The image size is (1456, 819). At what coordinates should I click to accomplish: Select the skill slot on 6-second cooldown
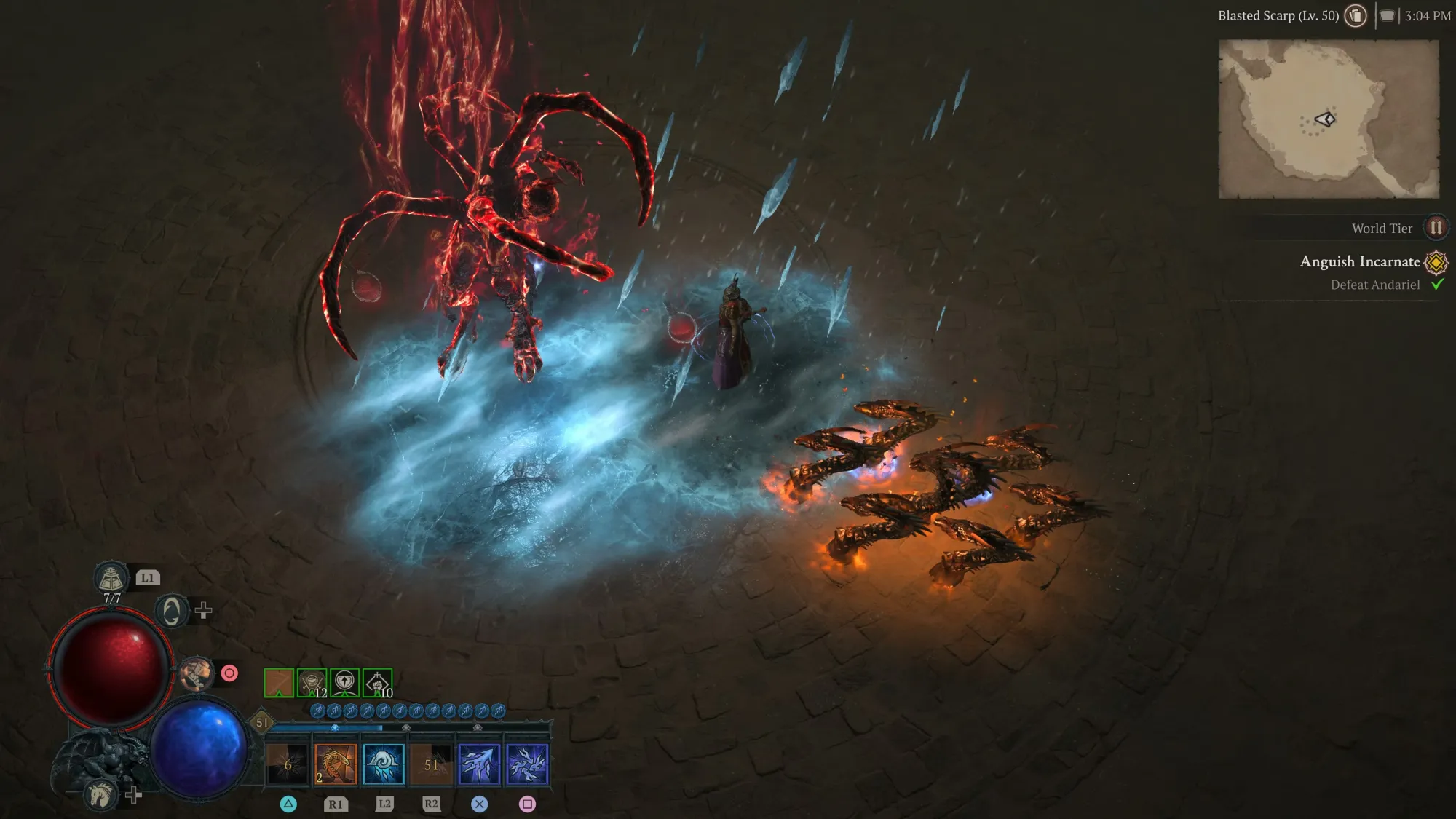click(x=288, y=764)
